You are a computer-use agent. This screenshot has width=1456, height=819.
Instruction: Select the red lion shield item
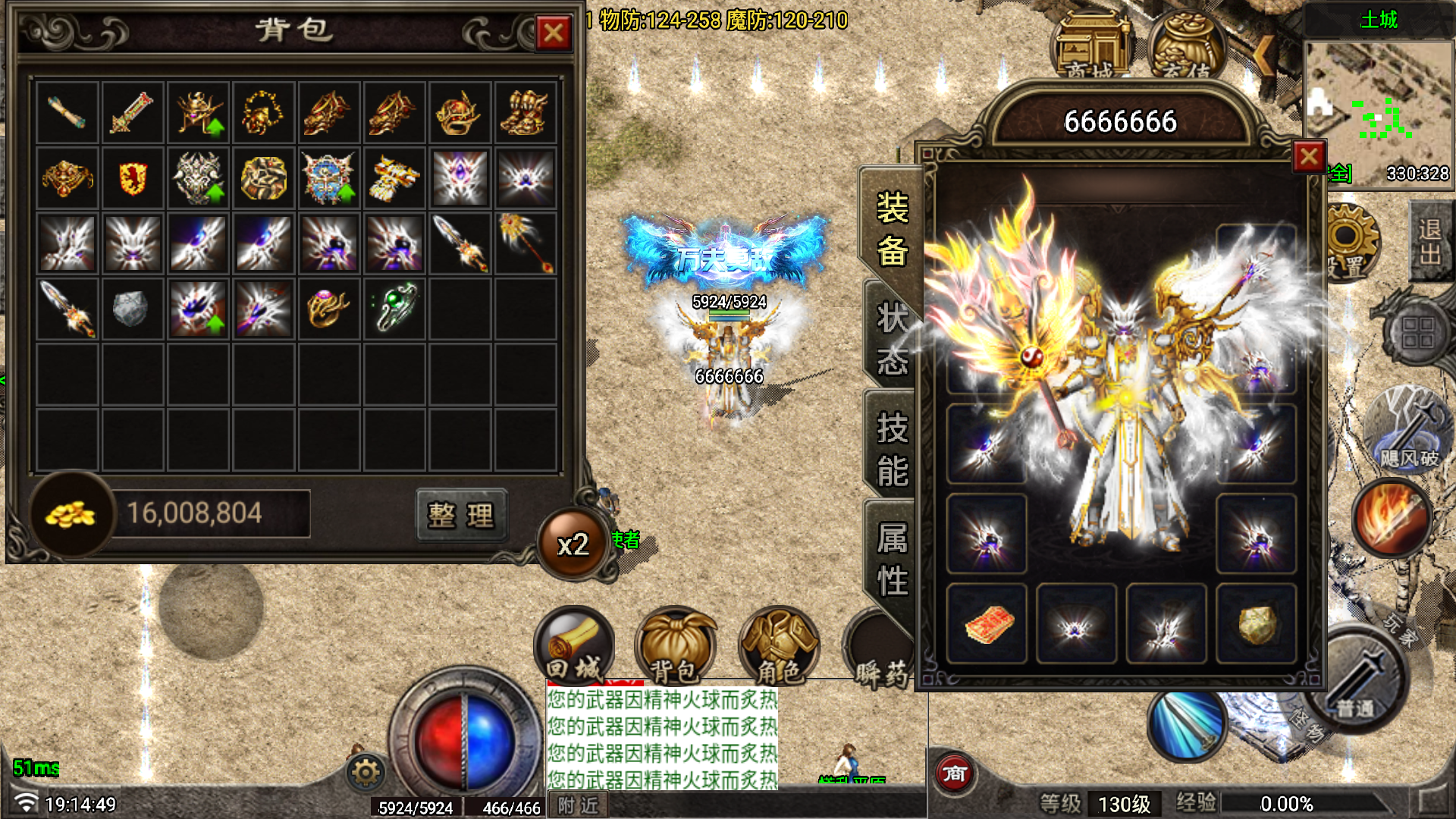pos(133,179)
